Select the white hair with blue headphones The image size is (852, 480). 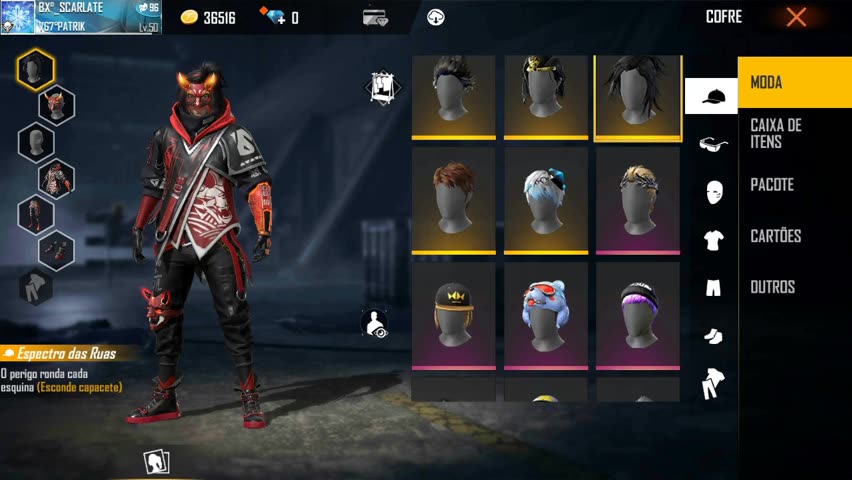pos(545,200)
